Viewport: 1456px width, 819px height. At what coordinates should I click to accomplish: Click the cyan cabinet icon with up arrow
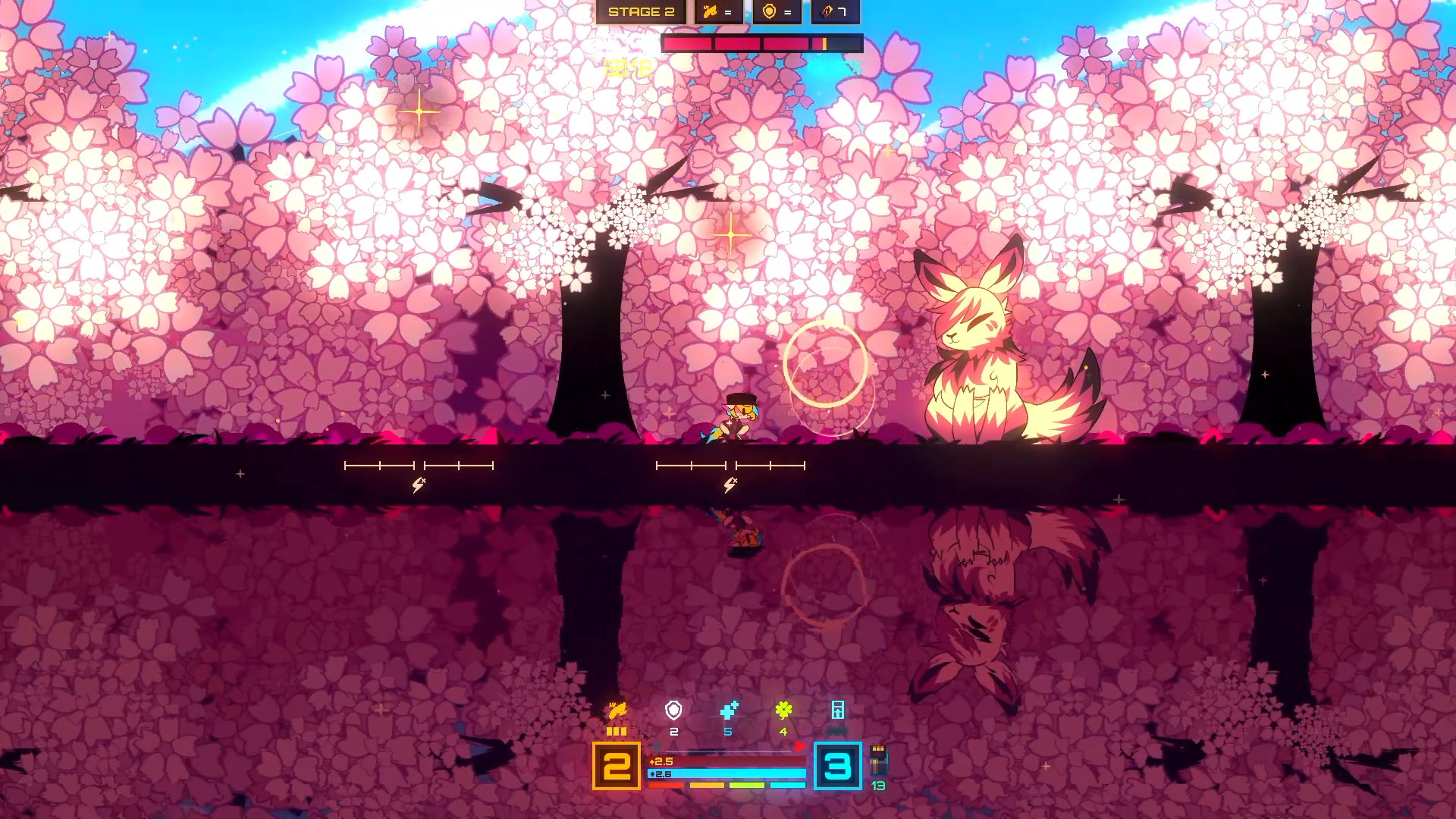pyautogui.click(x=838, y=711)
